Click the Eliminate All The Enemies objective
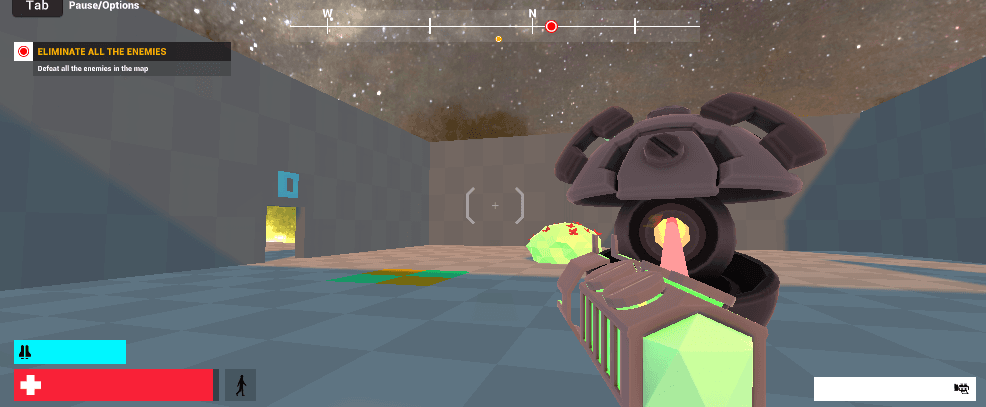The width and height of the screenshot is (986, 407). coord(101,51)
